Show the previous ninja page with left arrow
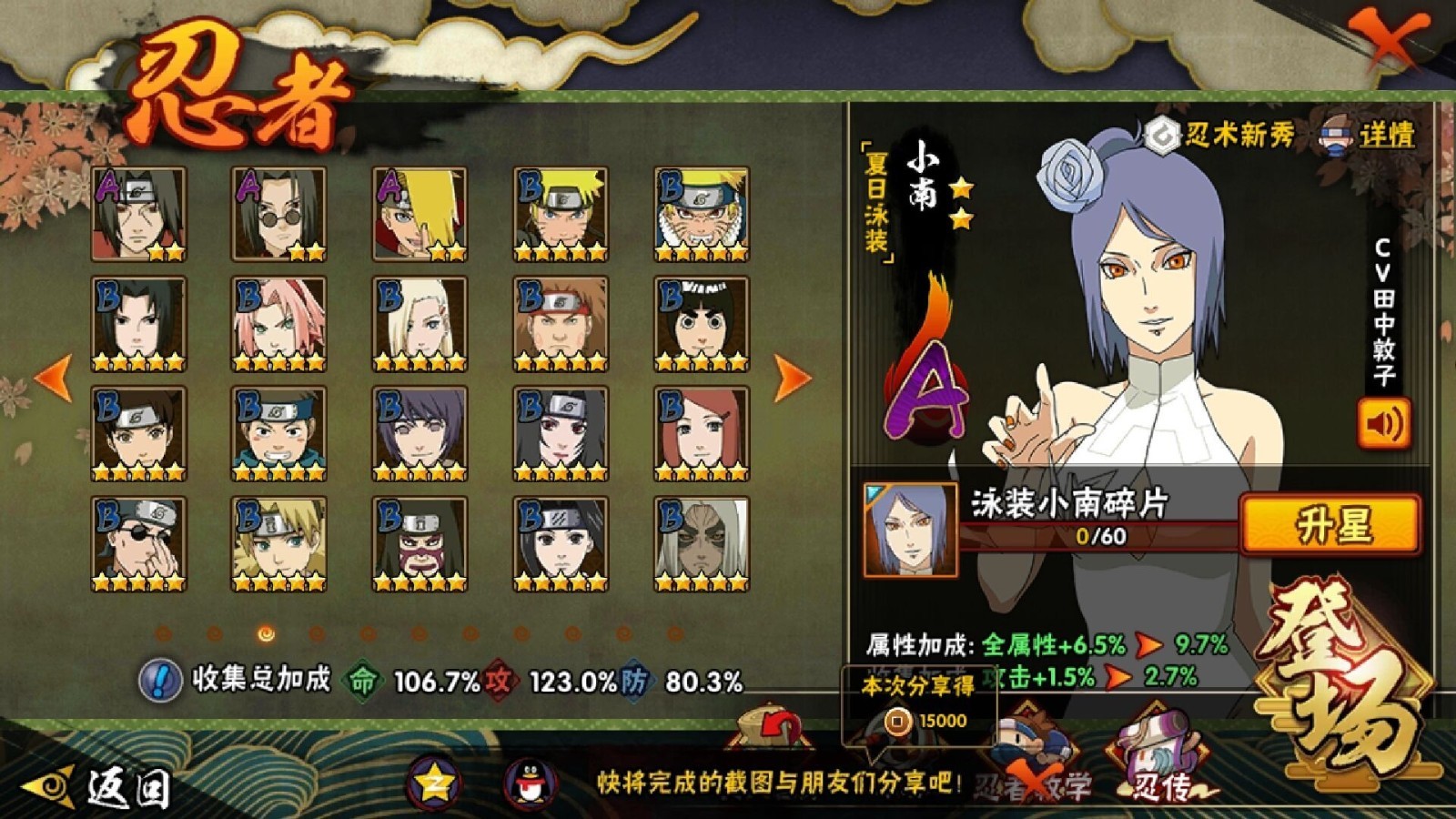Image resolution: width=1456 pixels, height=819 pixels. [x=54, y=376]
